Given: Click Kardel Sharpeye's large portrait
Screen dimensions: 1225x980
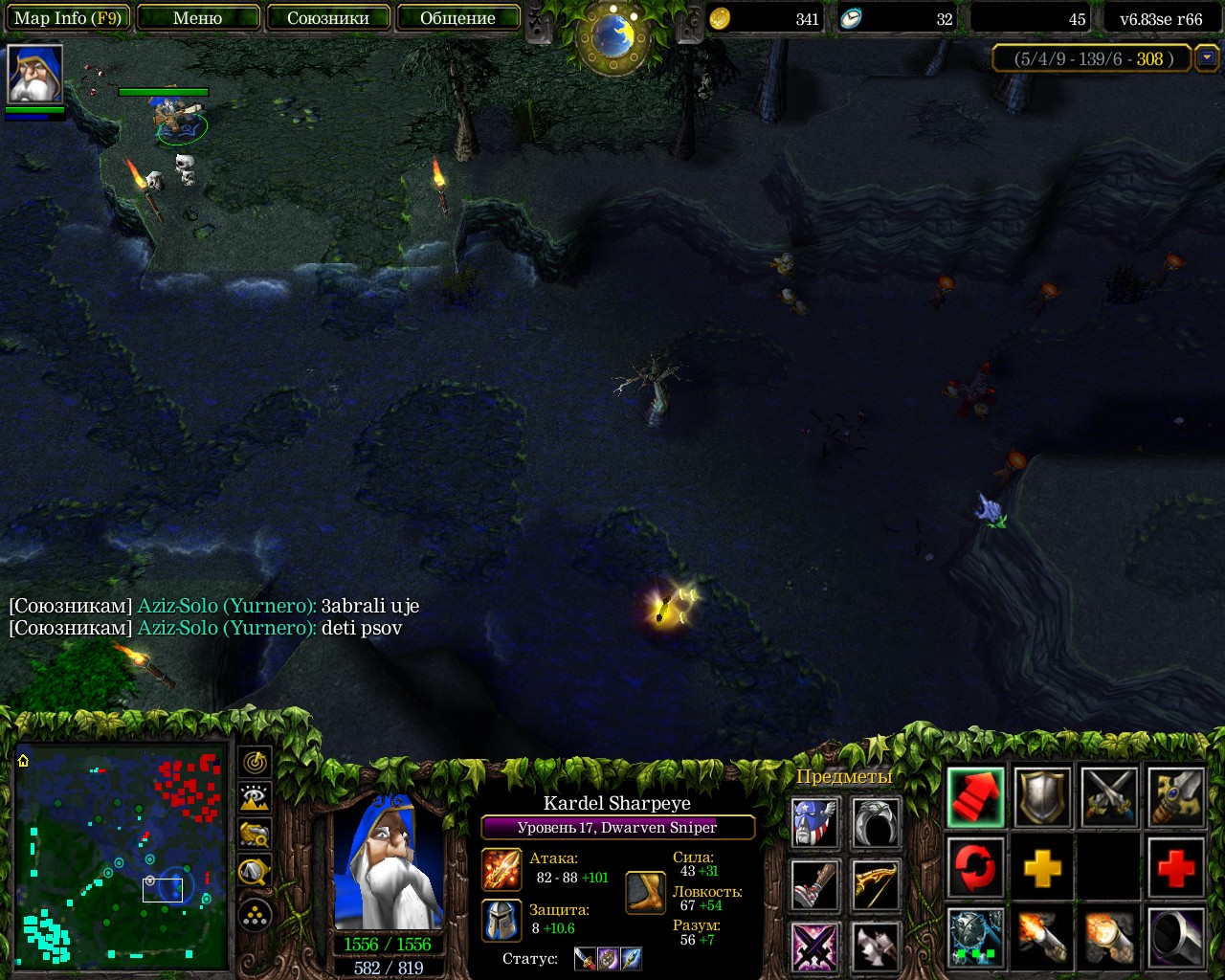Looking at the screenshot, I should [388, 861].
